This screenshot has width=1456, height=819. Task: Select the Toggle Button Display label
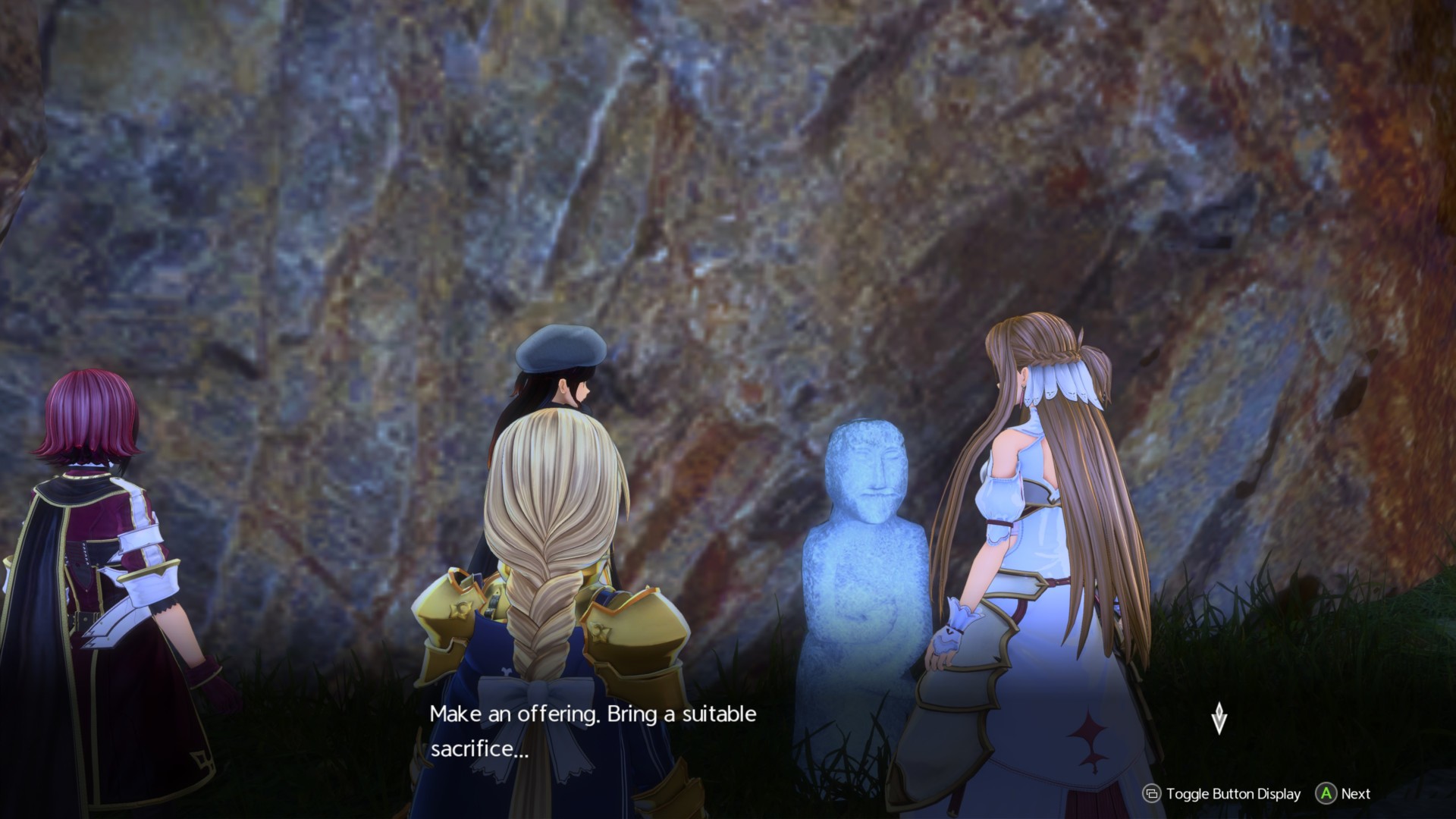coord(1234,793)
